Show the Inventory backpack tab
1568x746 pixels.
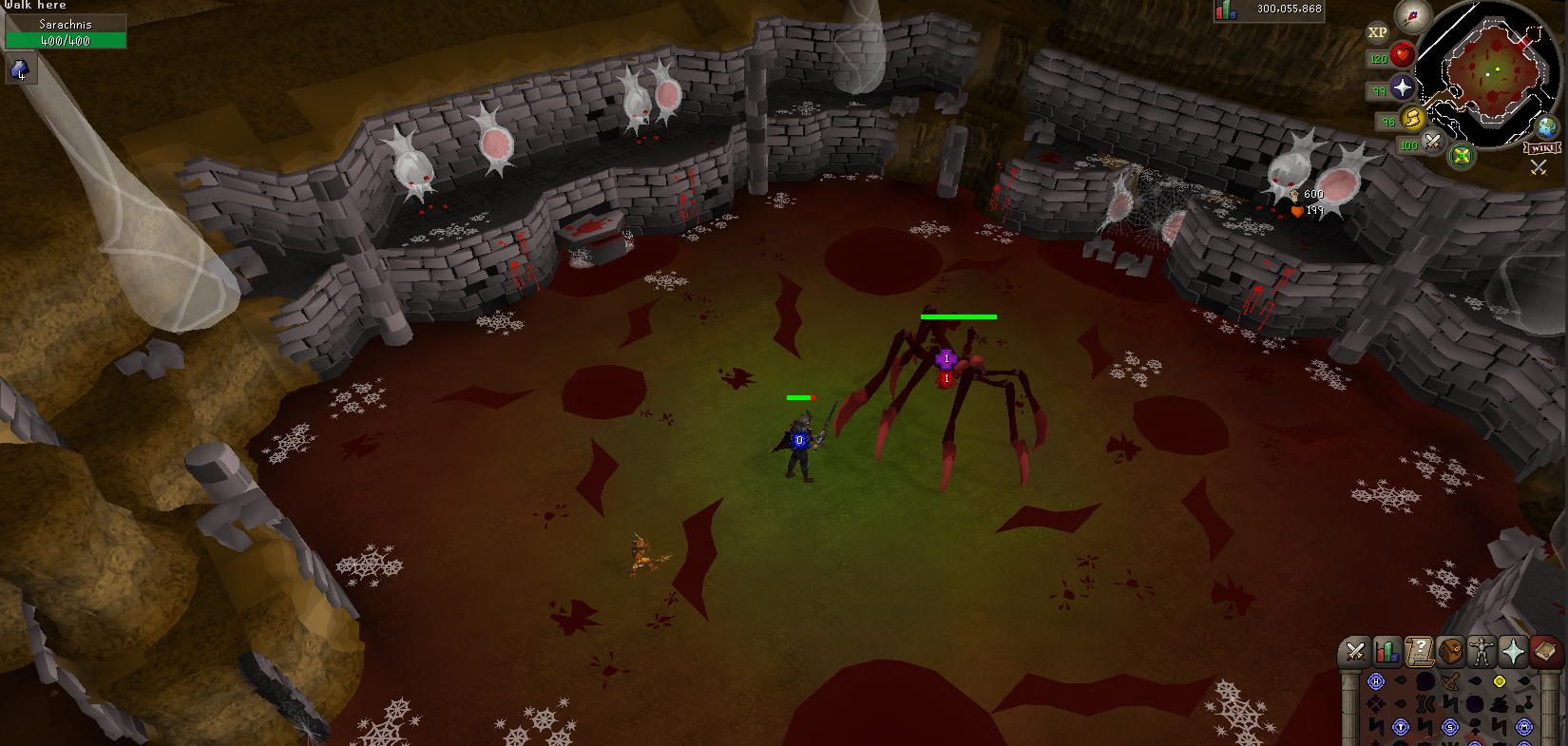1450,651
